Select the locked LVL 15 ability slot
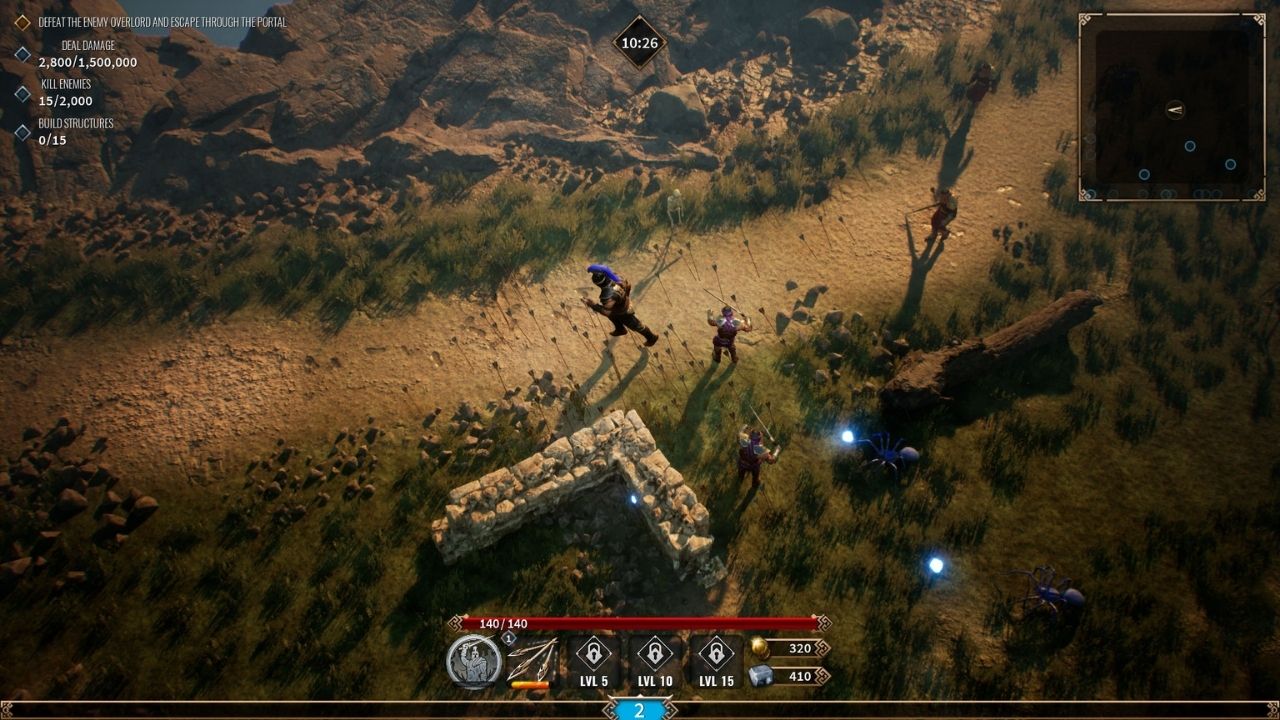 coord(716,660)
